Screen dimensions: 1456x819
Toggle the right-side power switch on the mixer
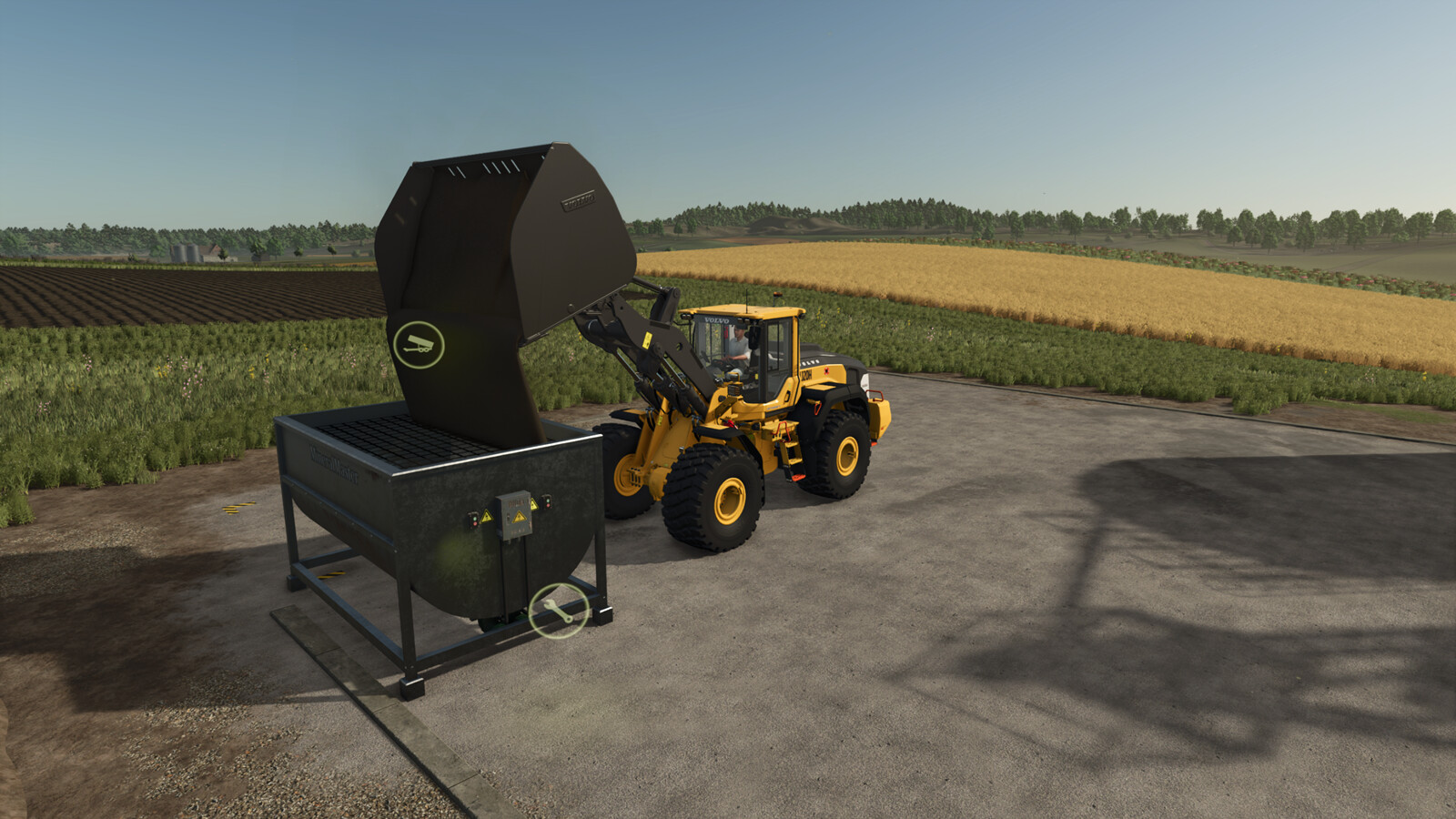click(546, 502)
